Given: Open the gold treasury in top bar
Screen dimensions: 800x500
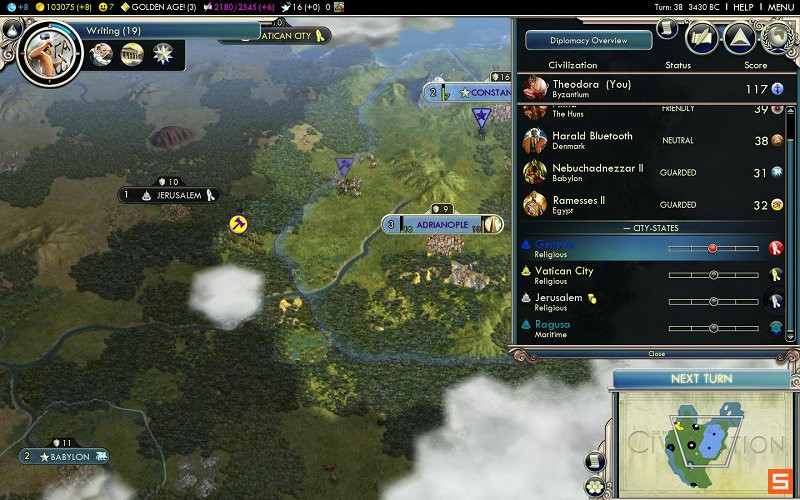Looking at the screenshot, I should pos(68,7).
